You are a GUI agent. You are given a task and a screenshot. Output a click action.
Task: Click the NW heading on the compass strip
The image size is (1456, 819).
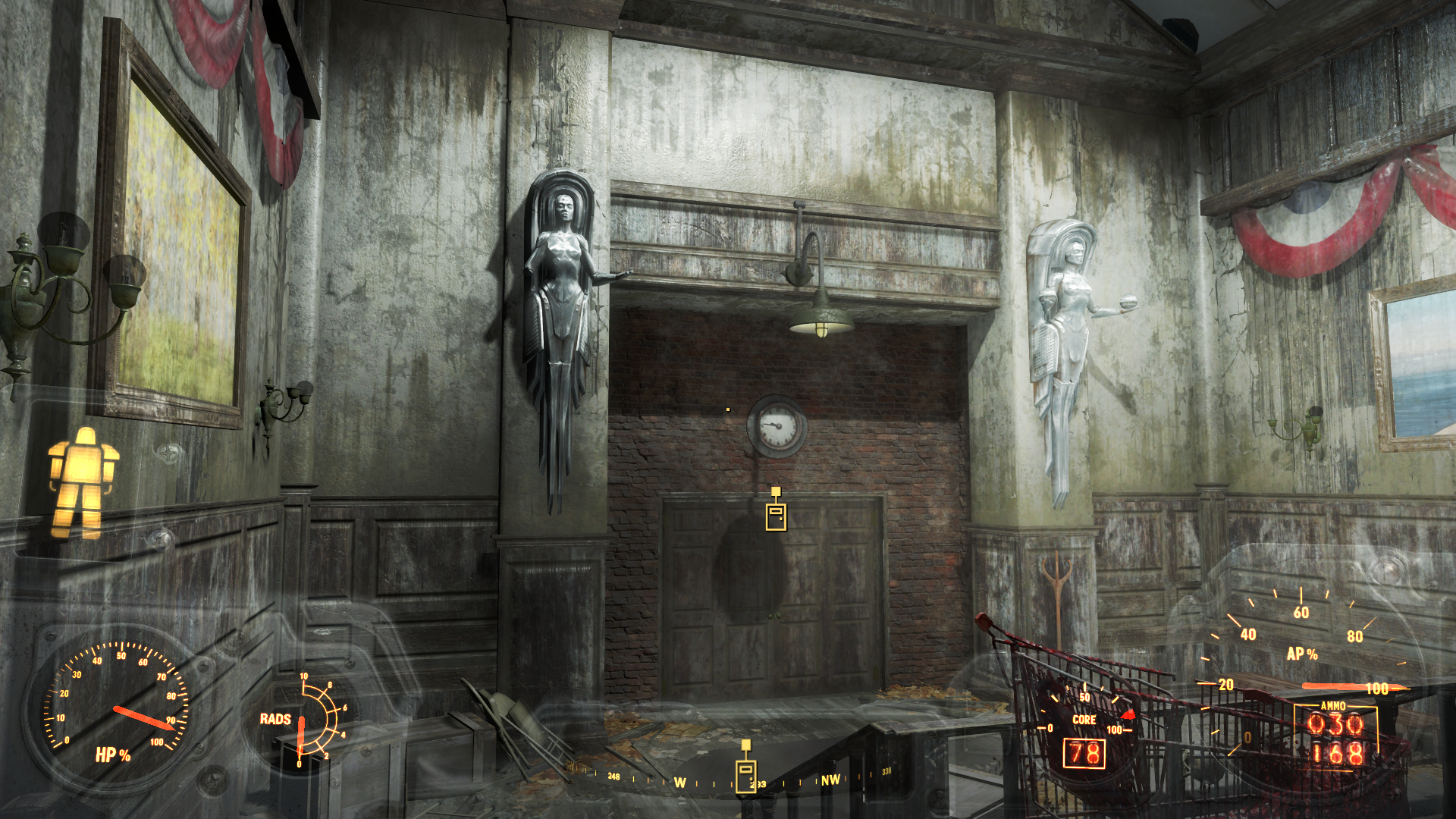point(830,780)
